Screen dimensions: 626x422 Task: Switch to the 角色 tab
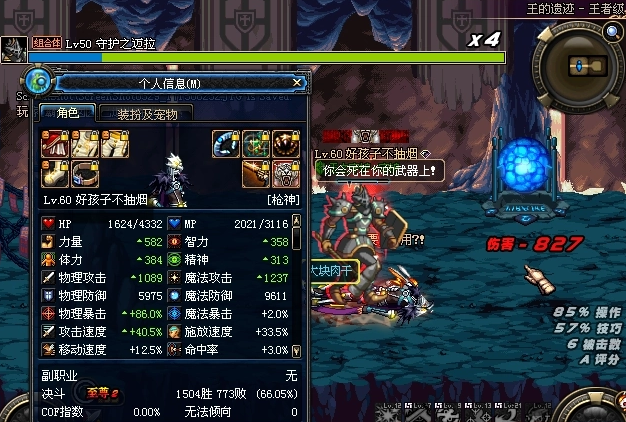point(67,114)
